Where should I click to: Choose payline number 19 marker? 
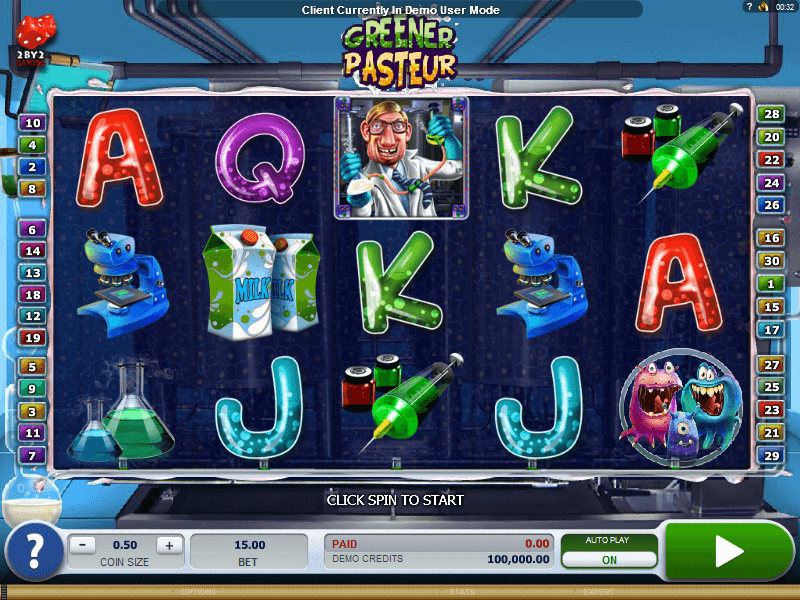pyautogui.click(x=32, y=338)
